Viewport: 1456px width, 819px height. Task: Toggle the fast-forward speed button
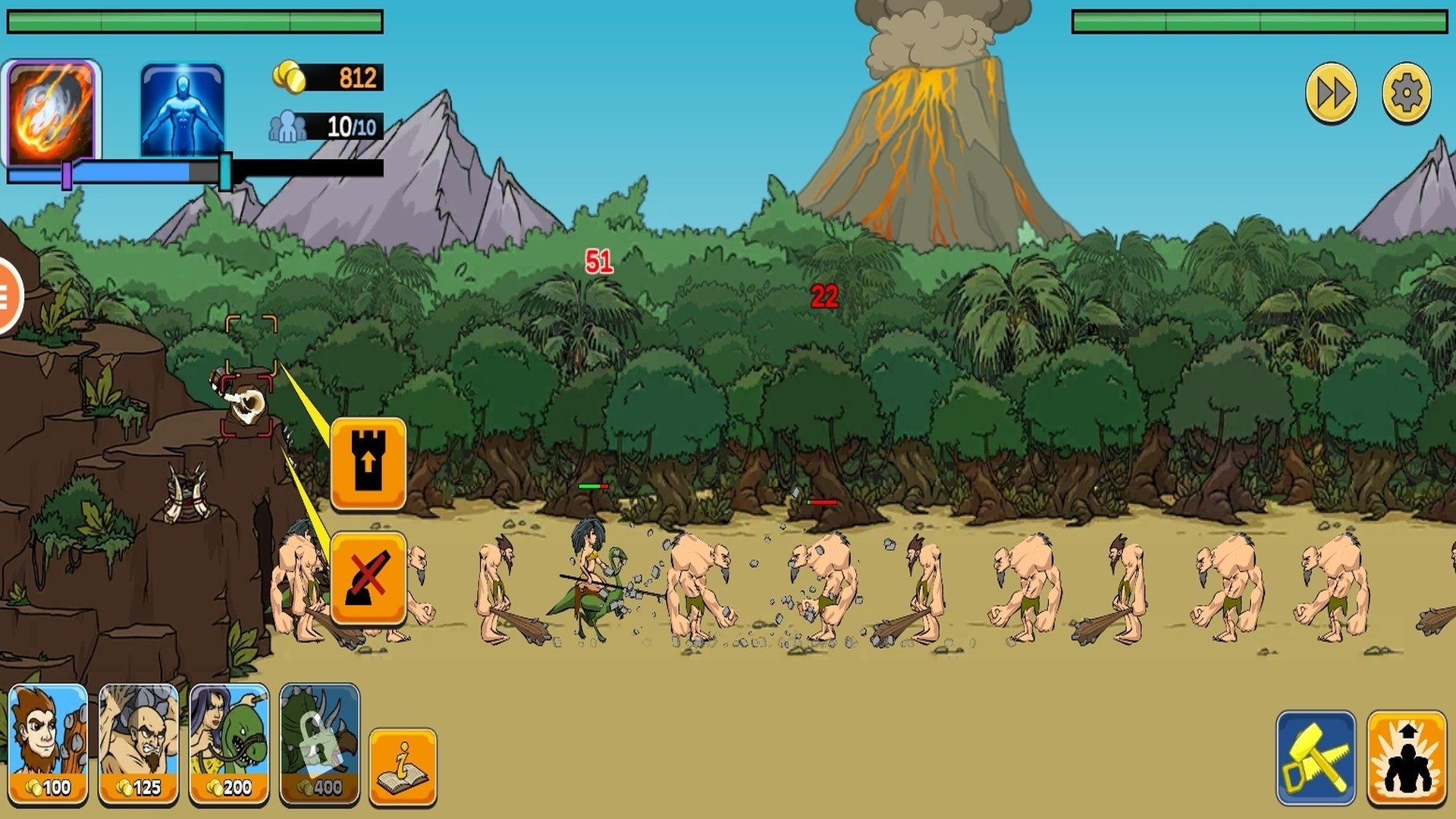[x=1331, y=94]
